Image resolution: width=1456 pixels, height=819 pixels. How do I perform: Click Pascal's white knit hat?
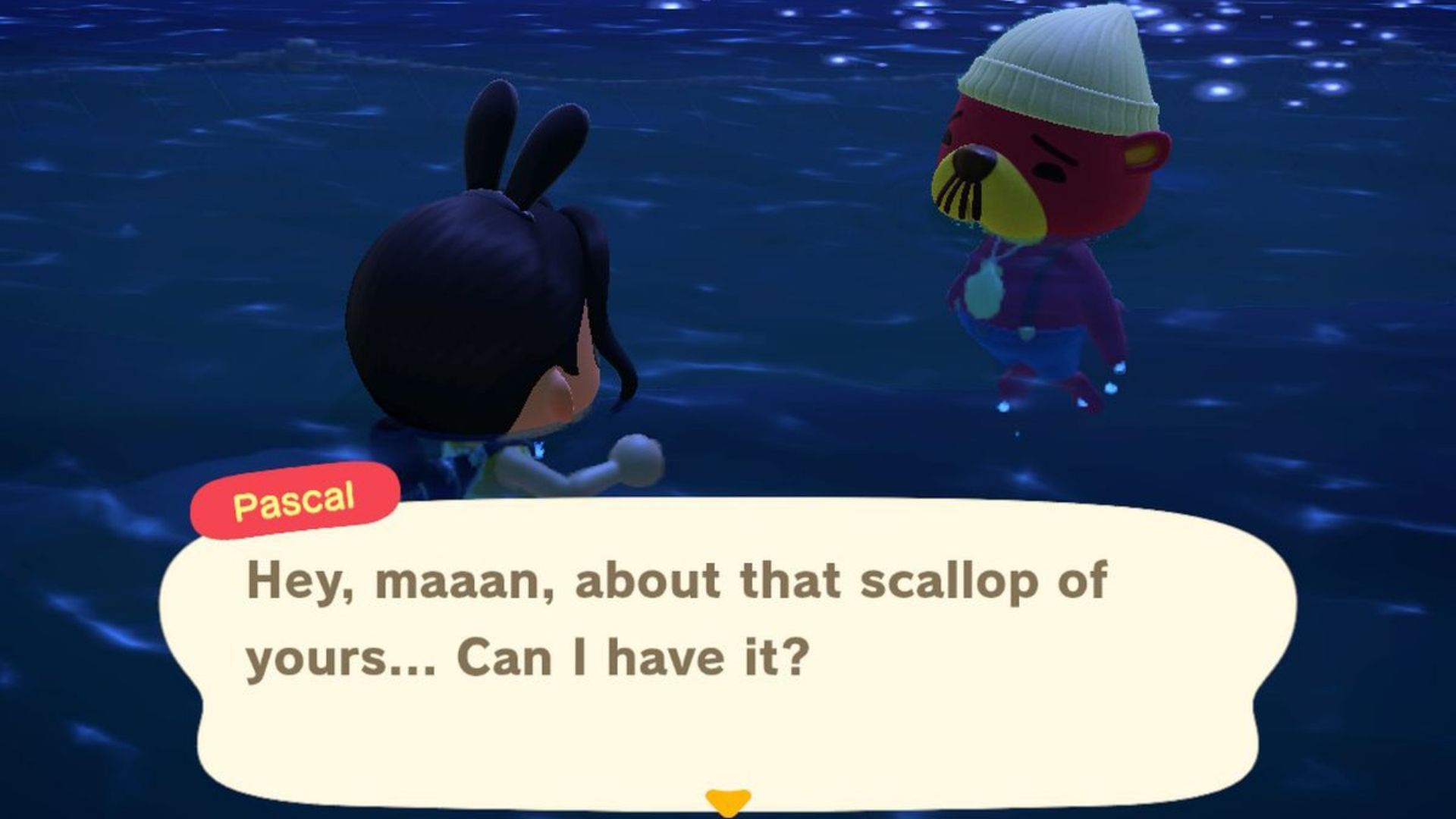(1062, 83)
